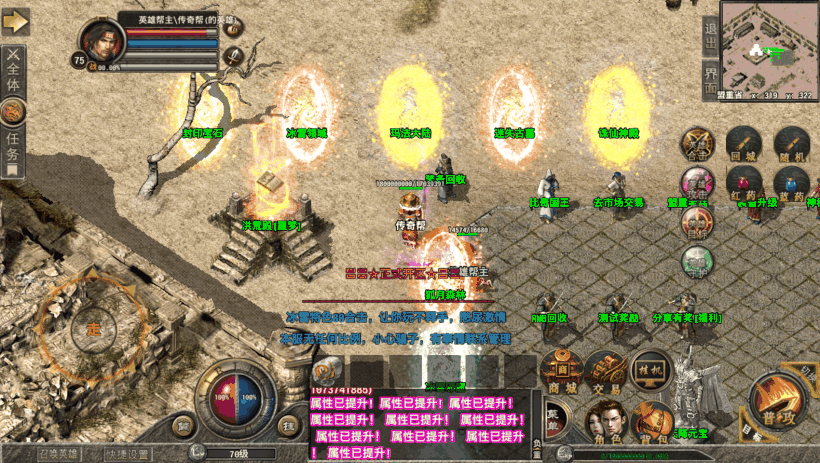Use the 随机 random teleport scroll
The height and width of the screenshot is (463, 820).
[x=790, y=145]
